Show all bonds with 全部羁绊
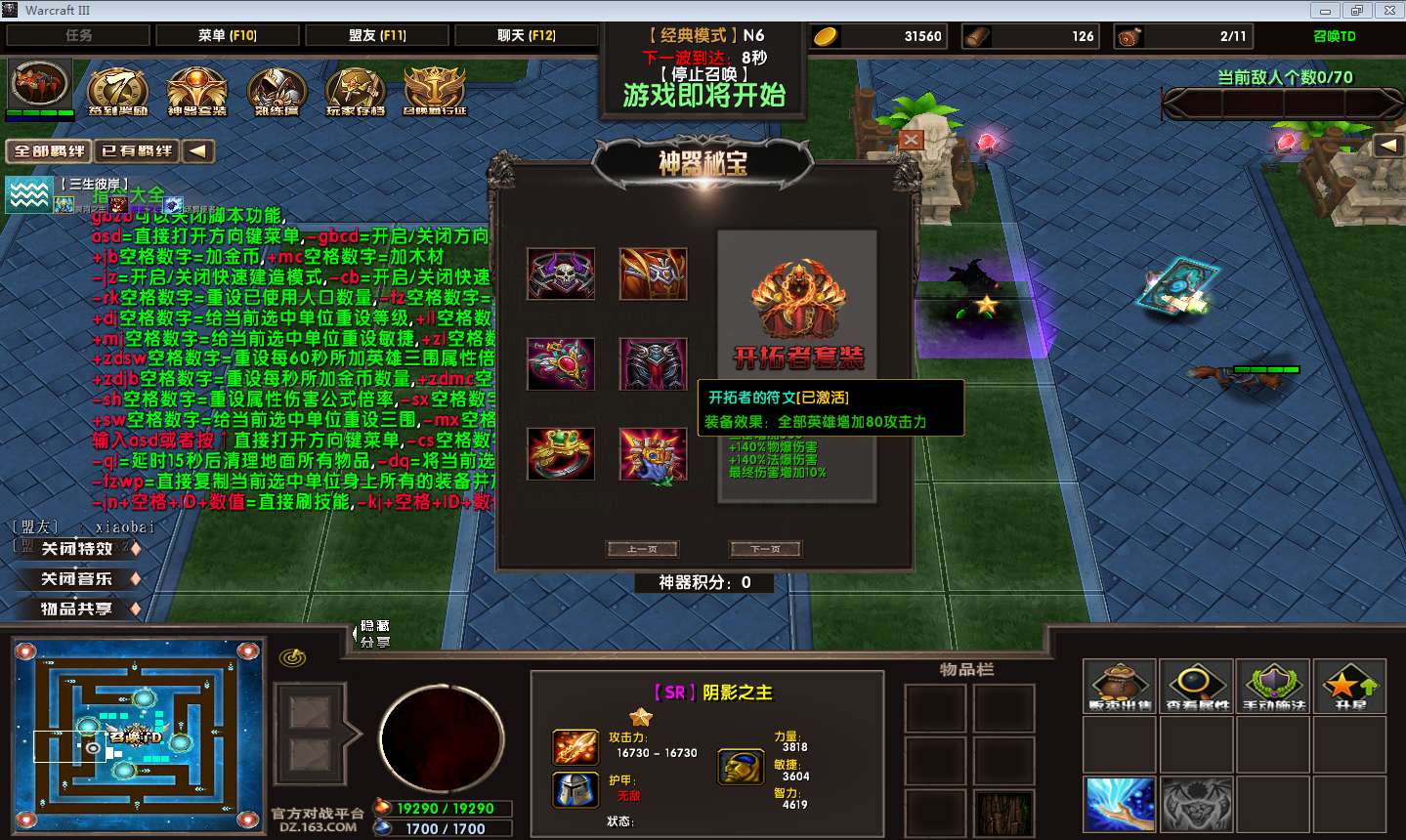 coord(49,151)
